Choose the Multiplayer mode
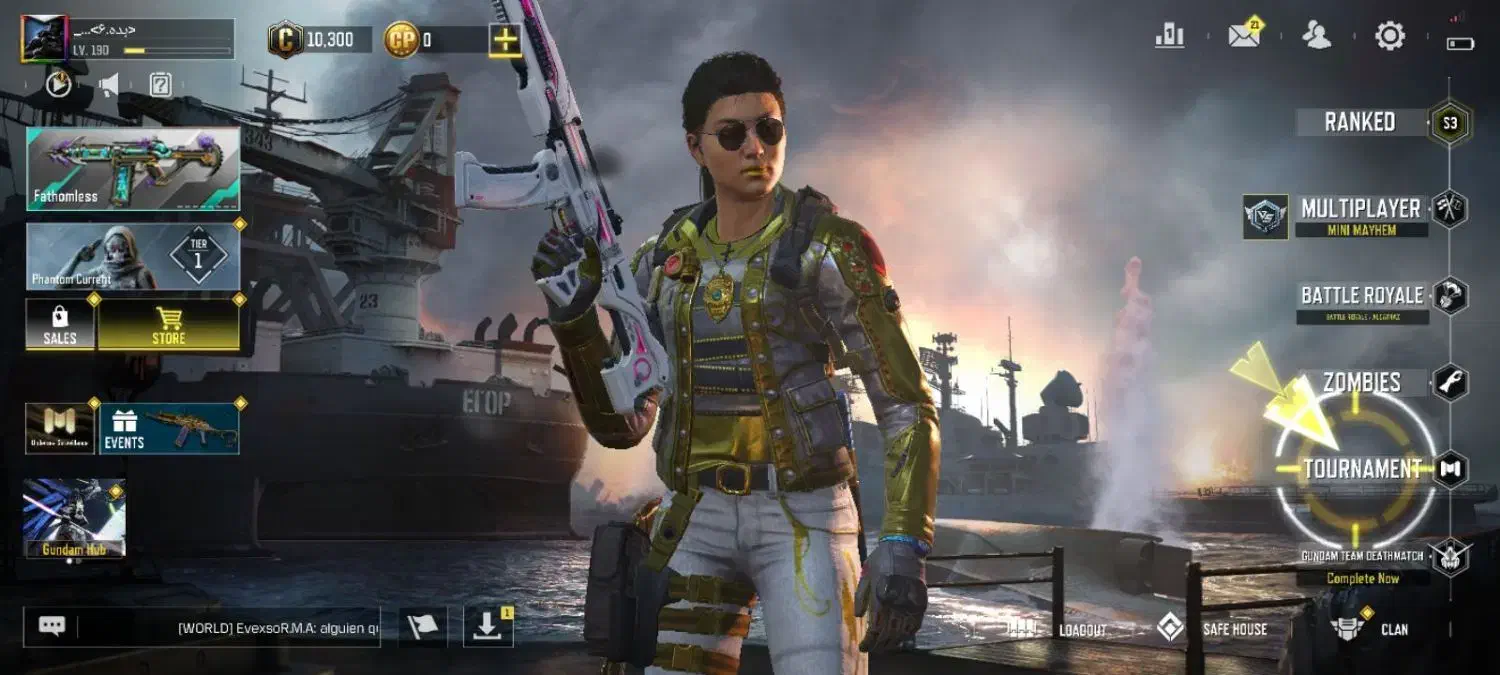Screen dimensions: 1500x675 pos(1360,209)
